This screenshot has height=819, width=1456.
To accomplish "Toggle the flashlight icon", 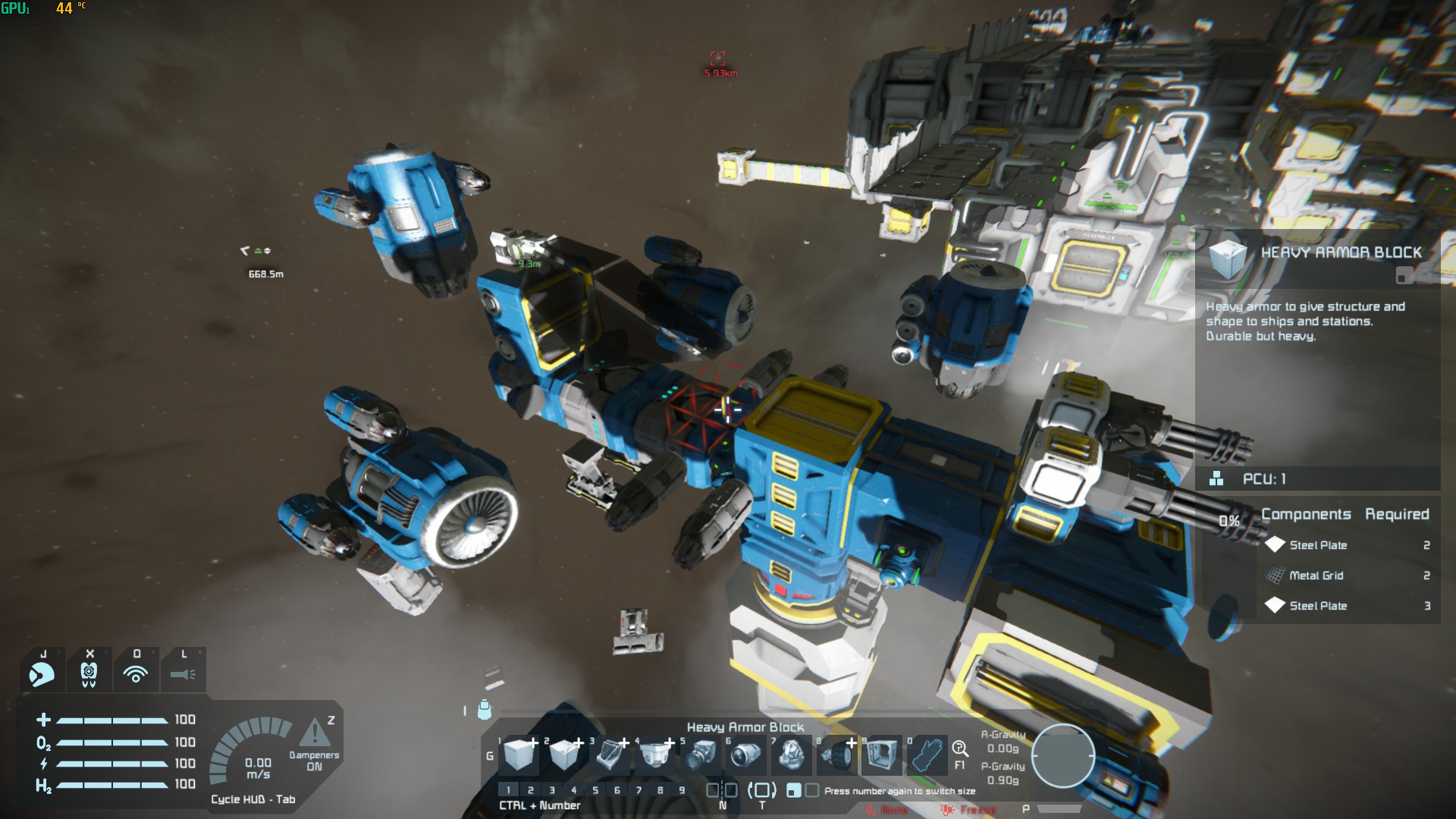I will coord(183,673).
